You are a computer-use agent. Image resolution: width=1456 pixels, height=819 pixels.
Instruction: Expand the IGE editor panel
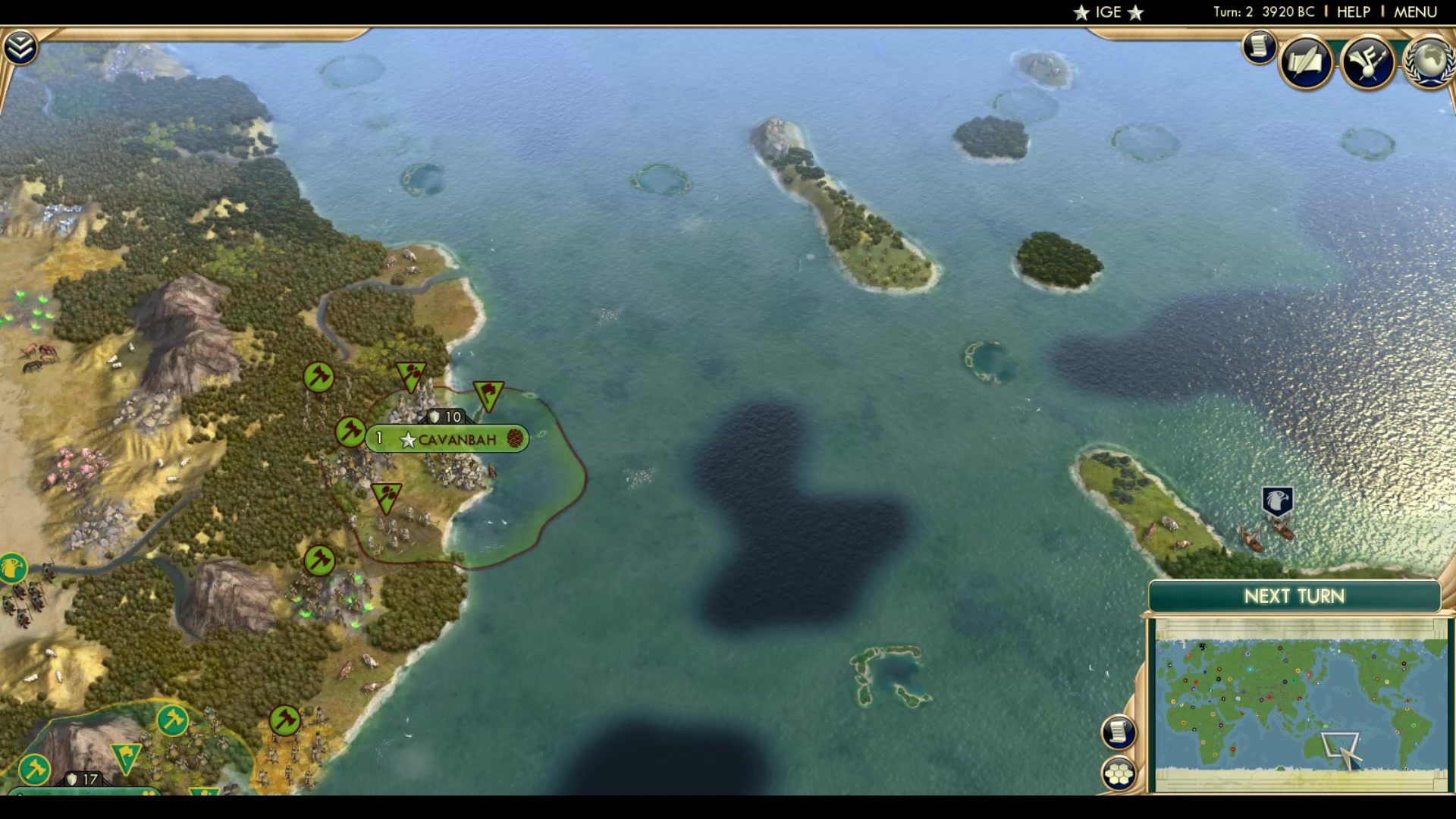pos(1109,11)
